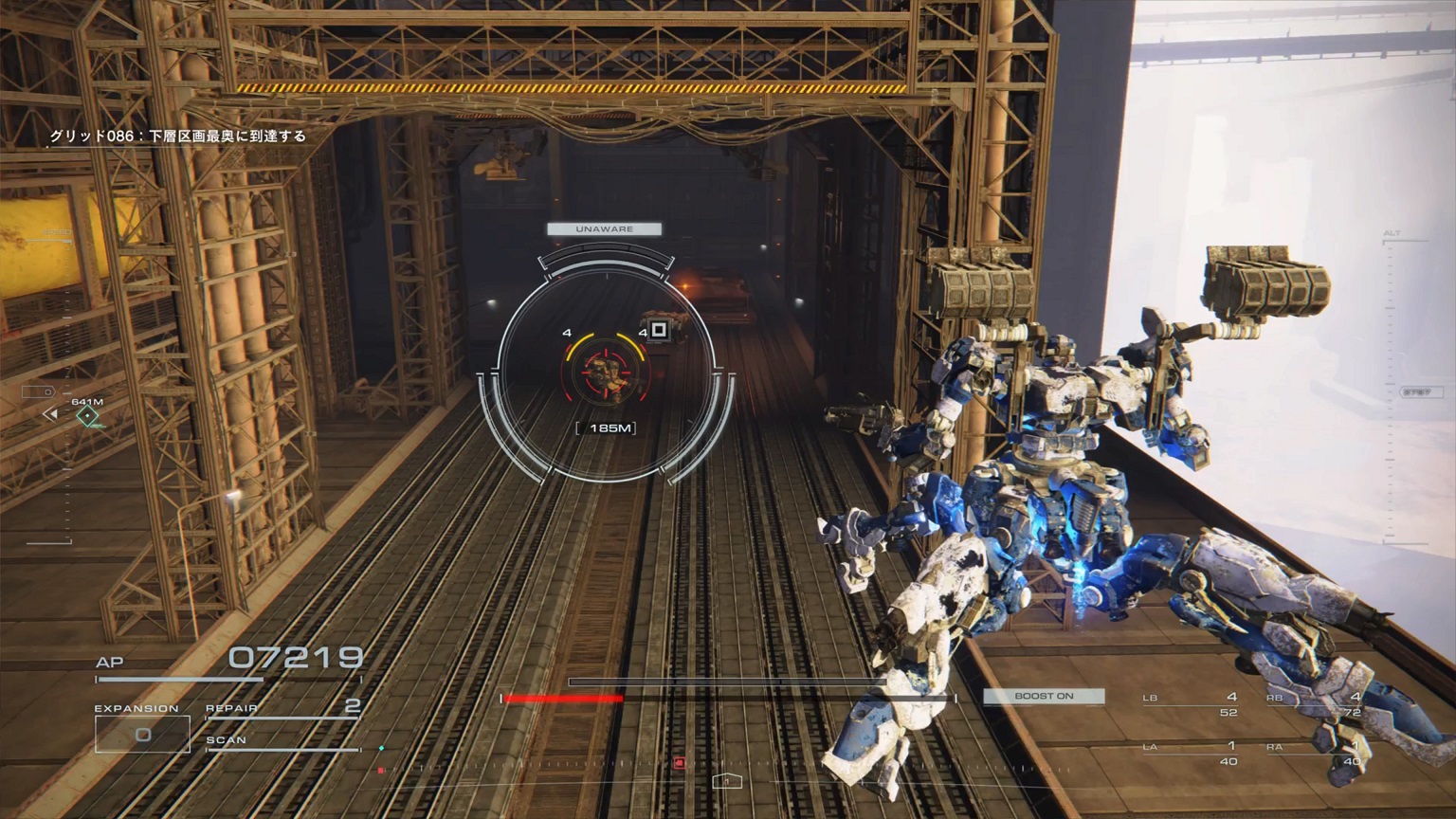The image size is (1456, 819).
Task: Click the white square secondary target marker
Action: [659, 330]
